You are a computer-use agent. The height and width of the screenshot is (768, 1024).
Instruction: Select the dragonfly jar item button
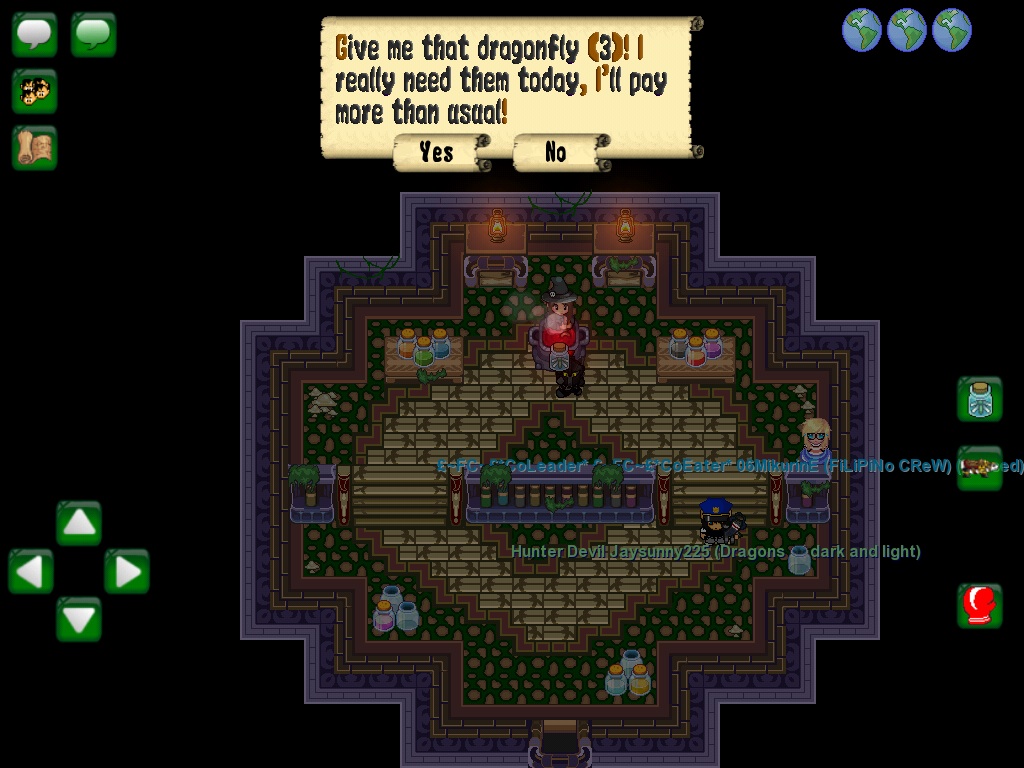(979, 400)
